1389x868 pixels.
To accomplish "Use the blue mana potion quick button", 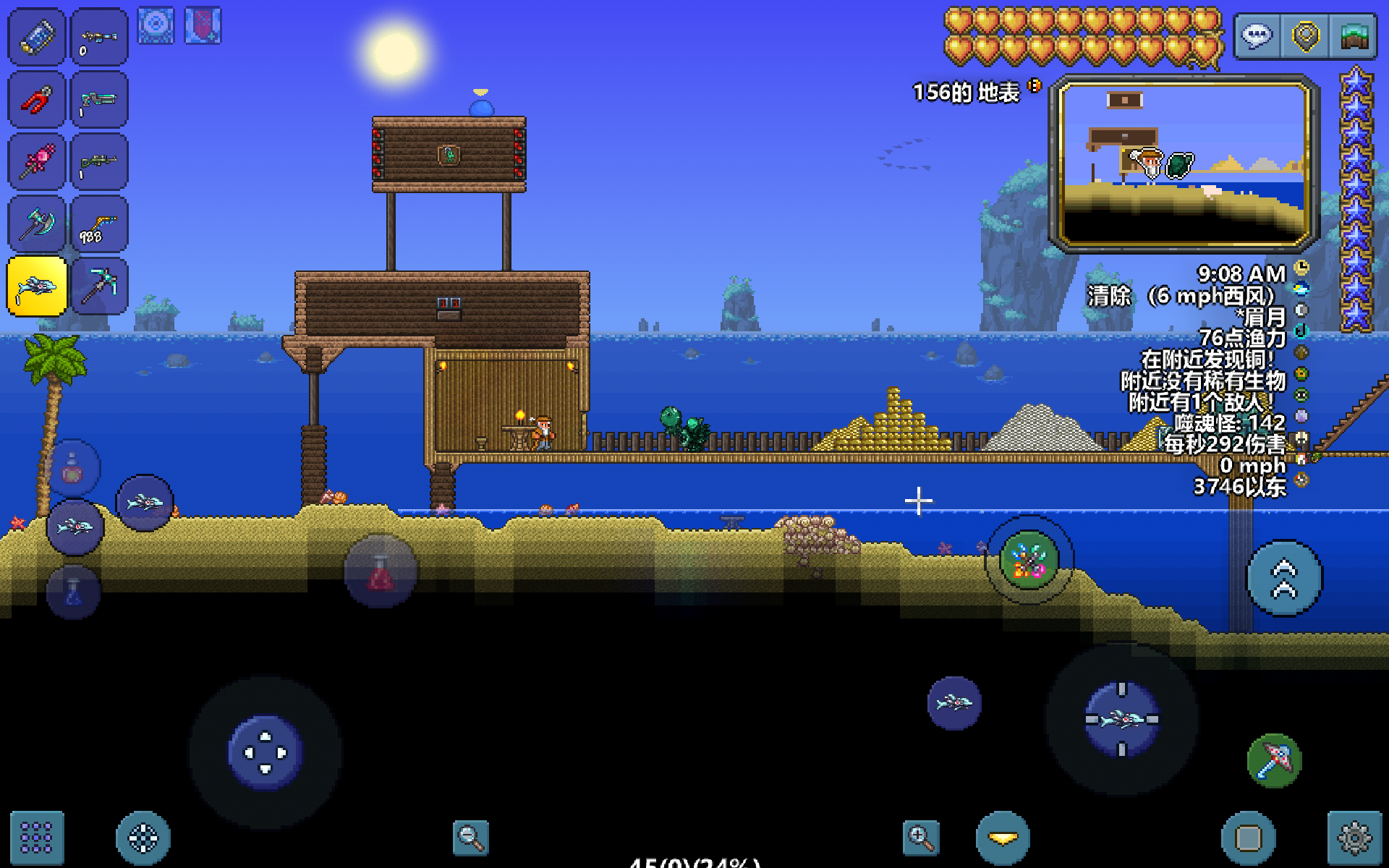I will (74, 592).
